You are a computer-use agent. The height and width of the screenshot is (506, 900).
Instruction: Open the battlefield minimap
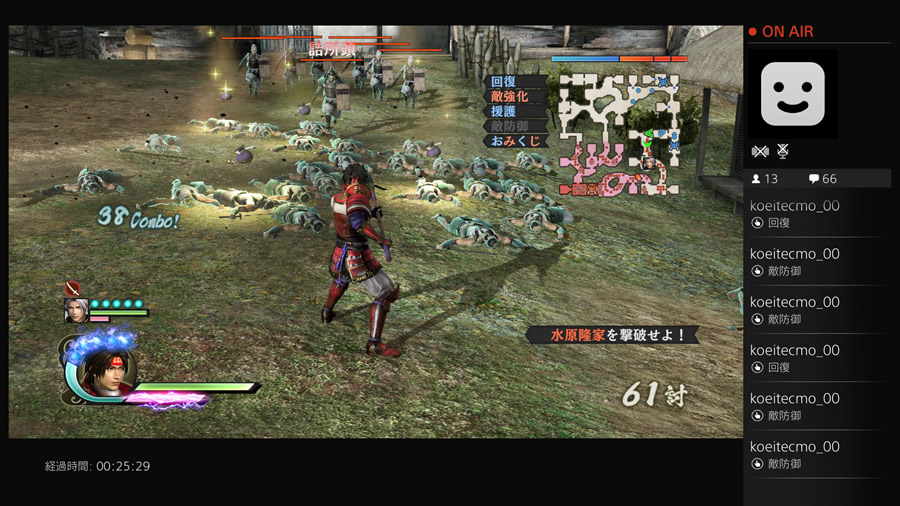(618, 132)
